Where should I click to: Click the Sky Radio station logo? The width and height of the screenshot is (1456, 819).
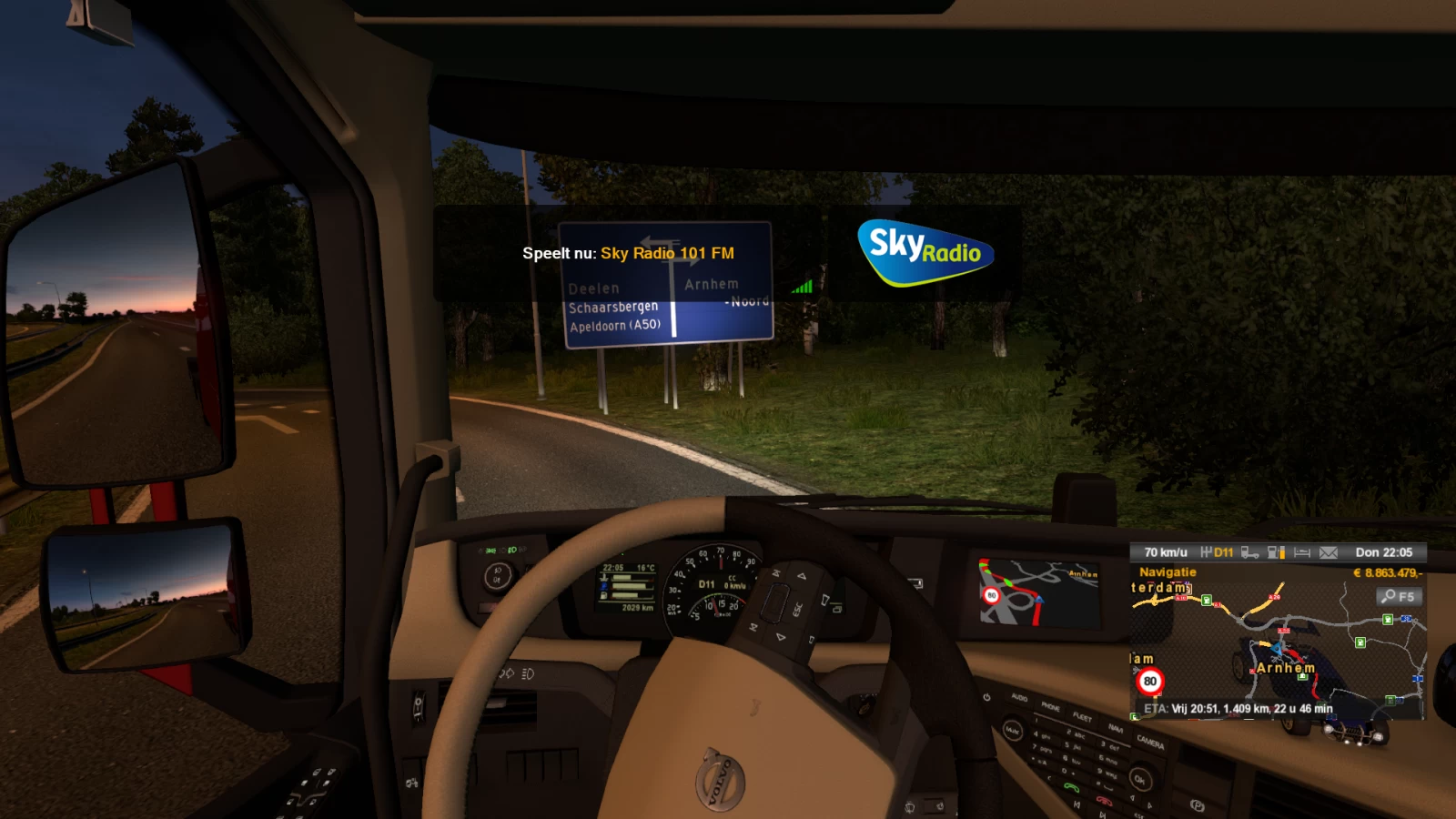(x=924, y=252)
